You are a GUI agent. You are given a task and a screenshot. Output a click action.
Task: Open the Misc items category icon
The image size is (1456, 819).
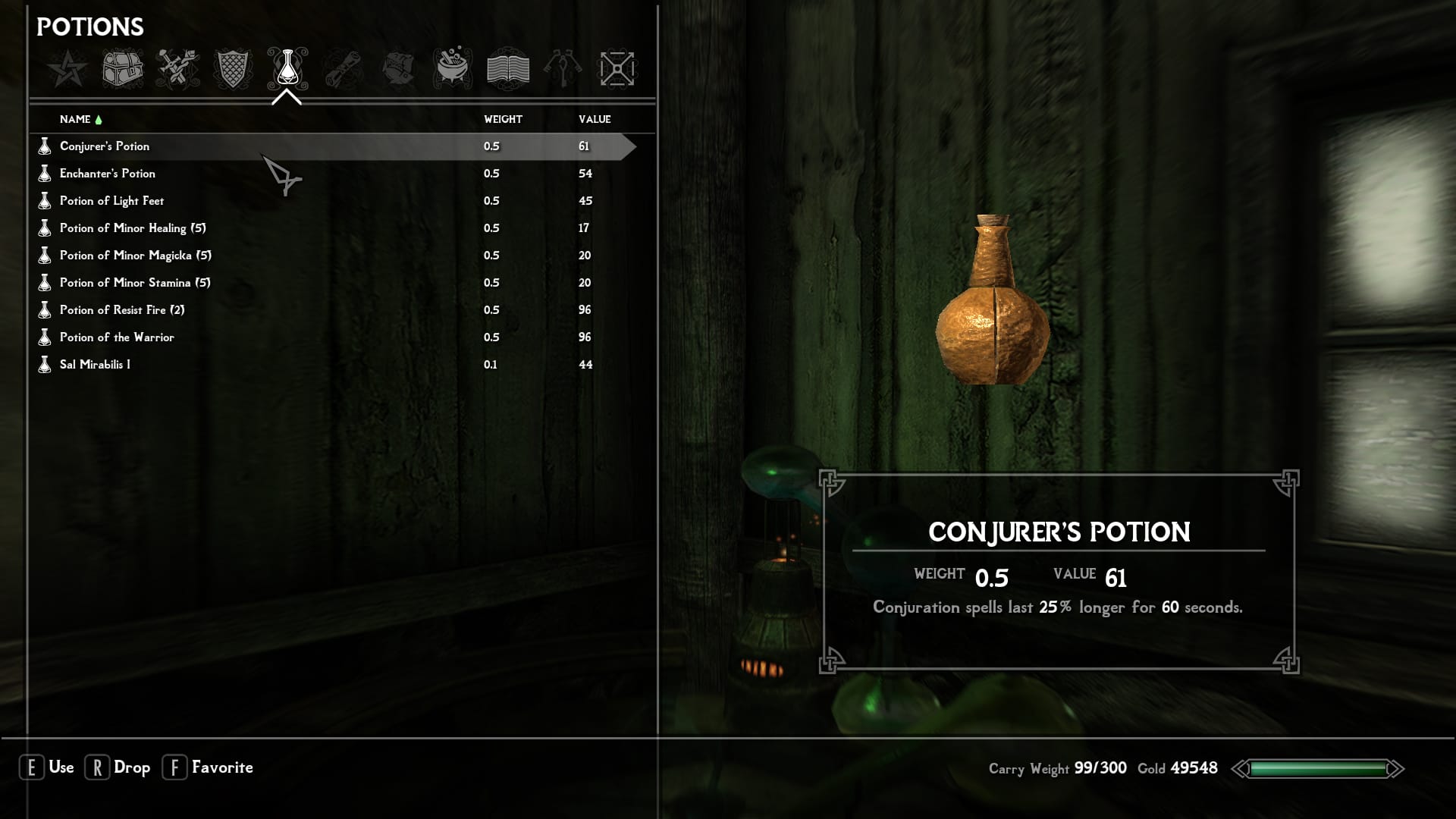coord(617,69)
